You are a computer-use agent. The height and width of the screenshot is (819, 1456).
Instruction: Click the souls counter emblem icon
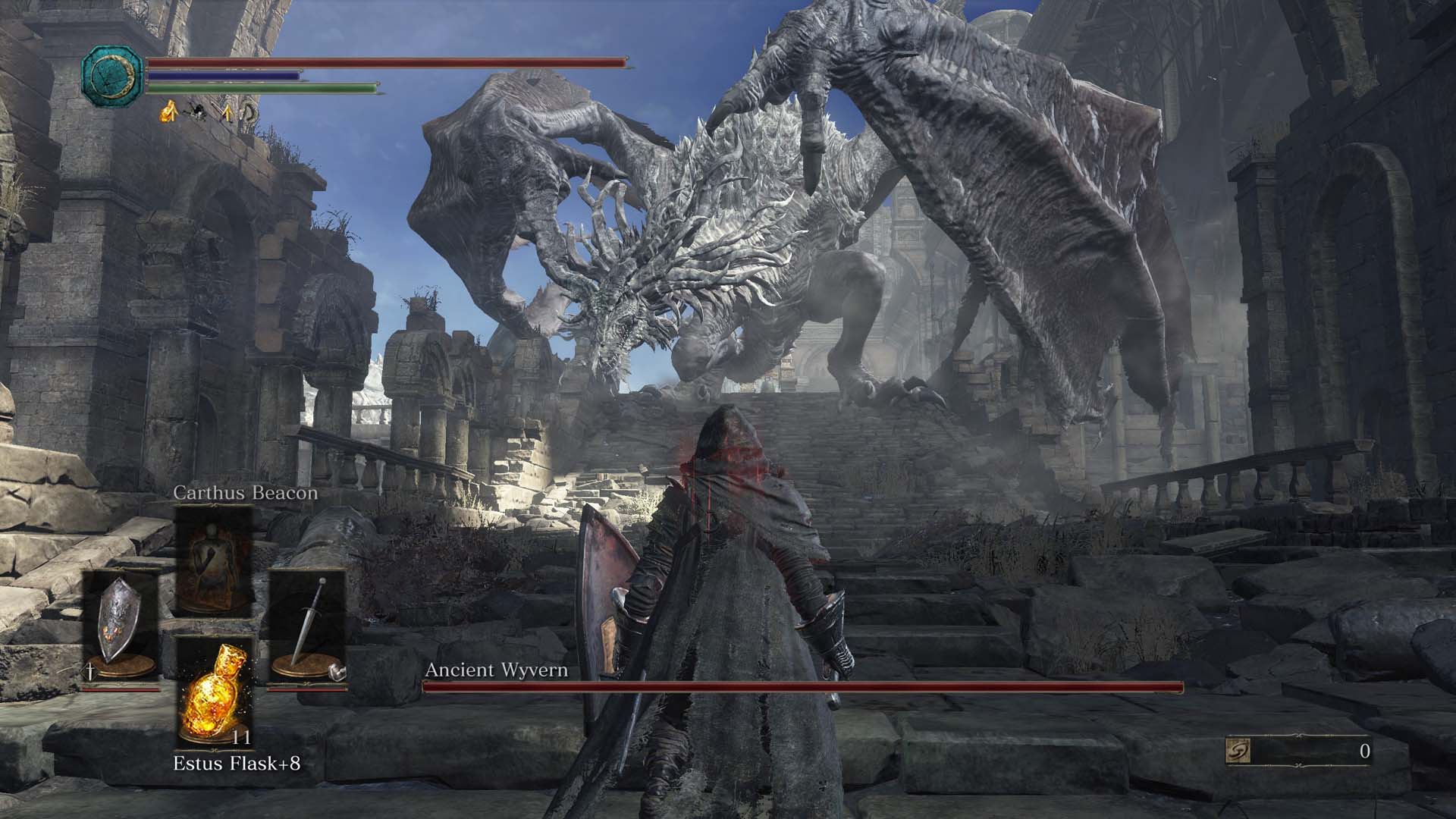point(1238,752)
